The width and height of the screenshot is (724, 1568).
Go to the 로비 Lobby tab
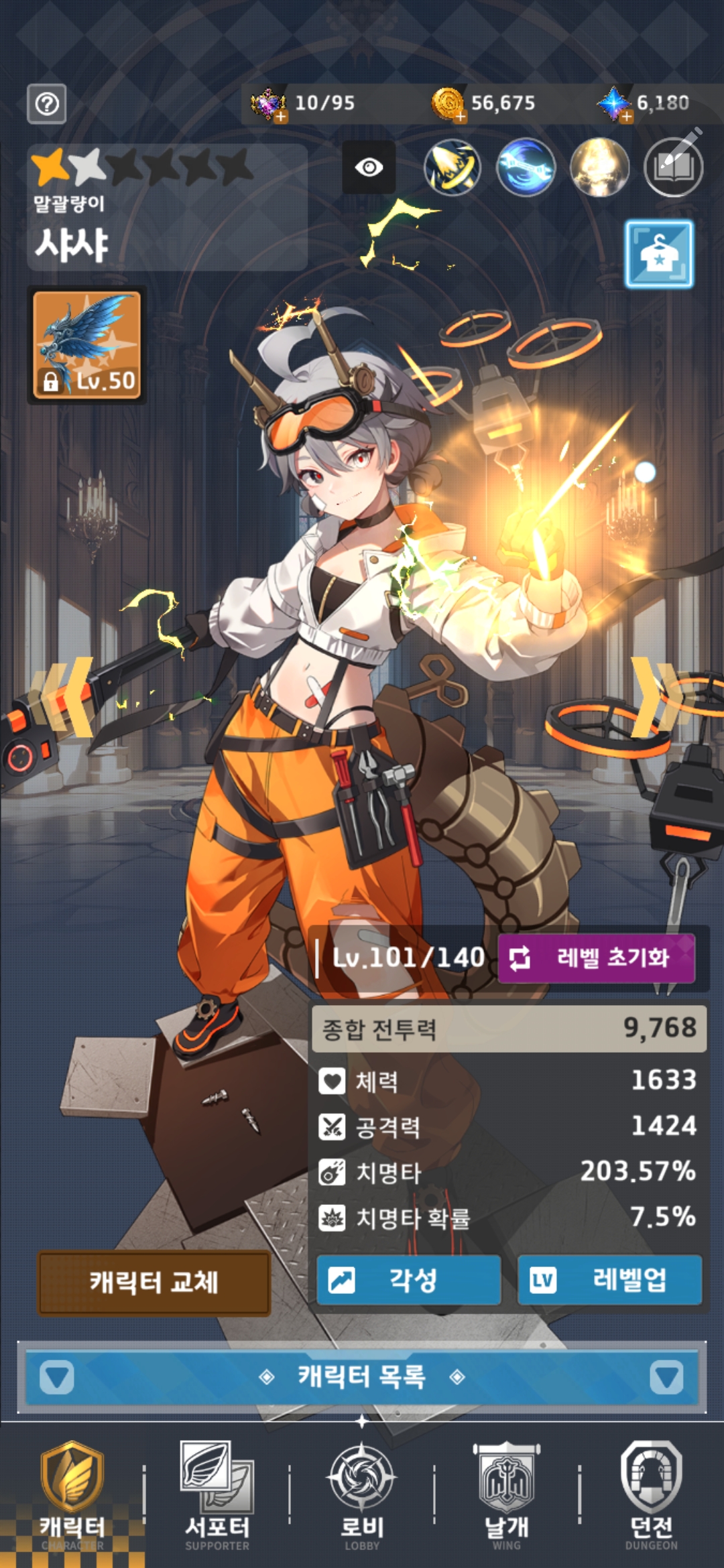(362, 1496)
